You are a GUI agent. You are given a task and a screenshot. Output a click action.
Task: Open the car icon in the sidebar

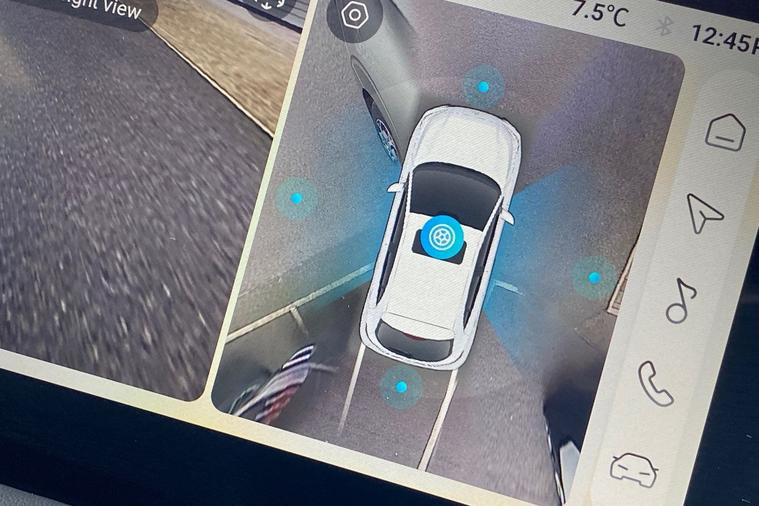pyautogui.click(x=632, y=466)
